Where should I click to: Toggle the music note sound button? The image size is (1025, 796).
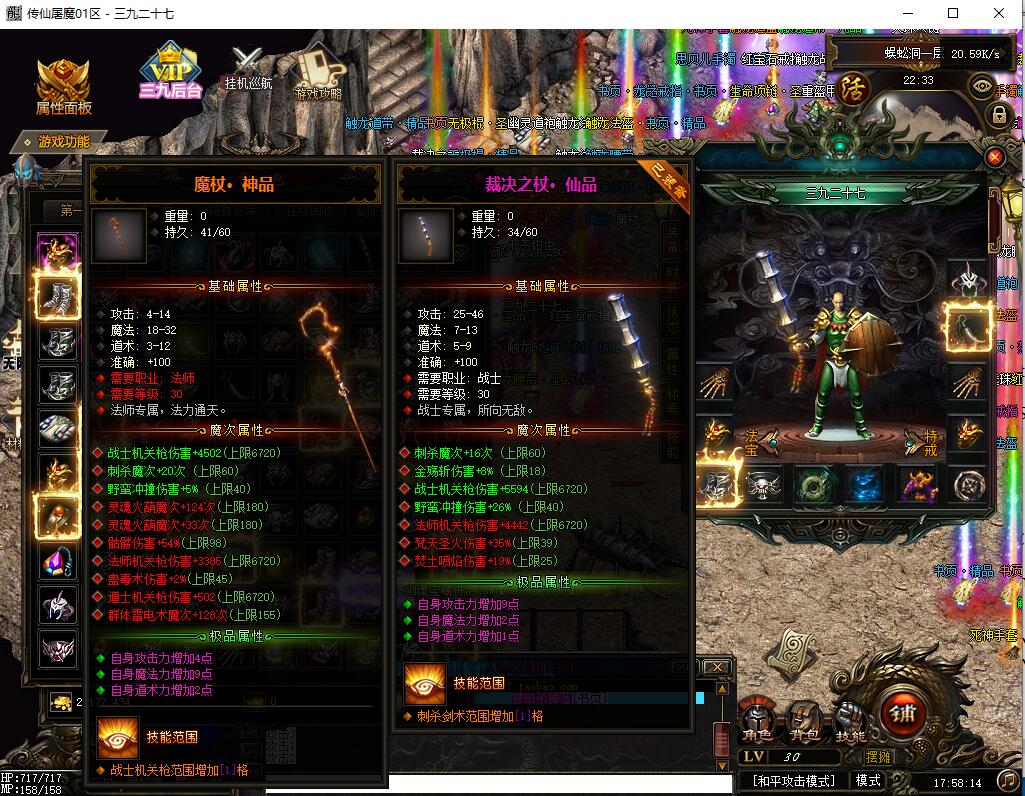1007,780
